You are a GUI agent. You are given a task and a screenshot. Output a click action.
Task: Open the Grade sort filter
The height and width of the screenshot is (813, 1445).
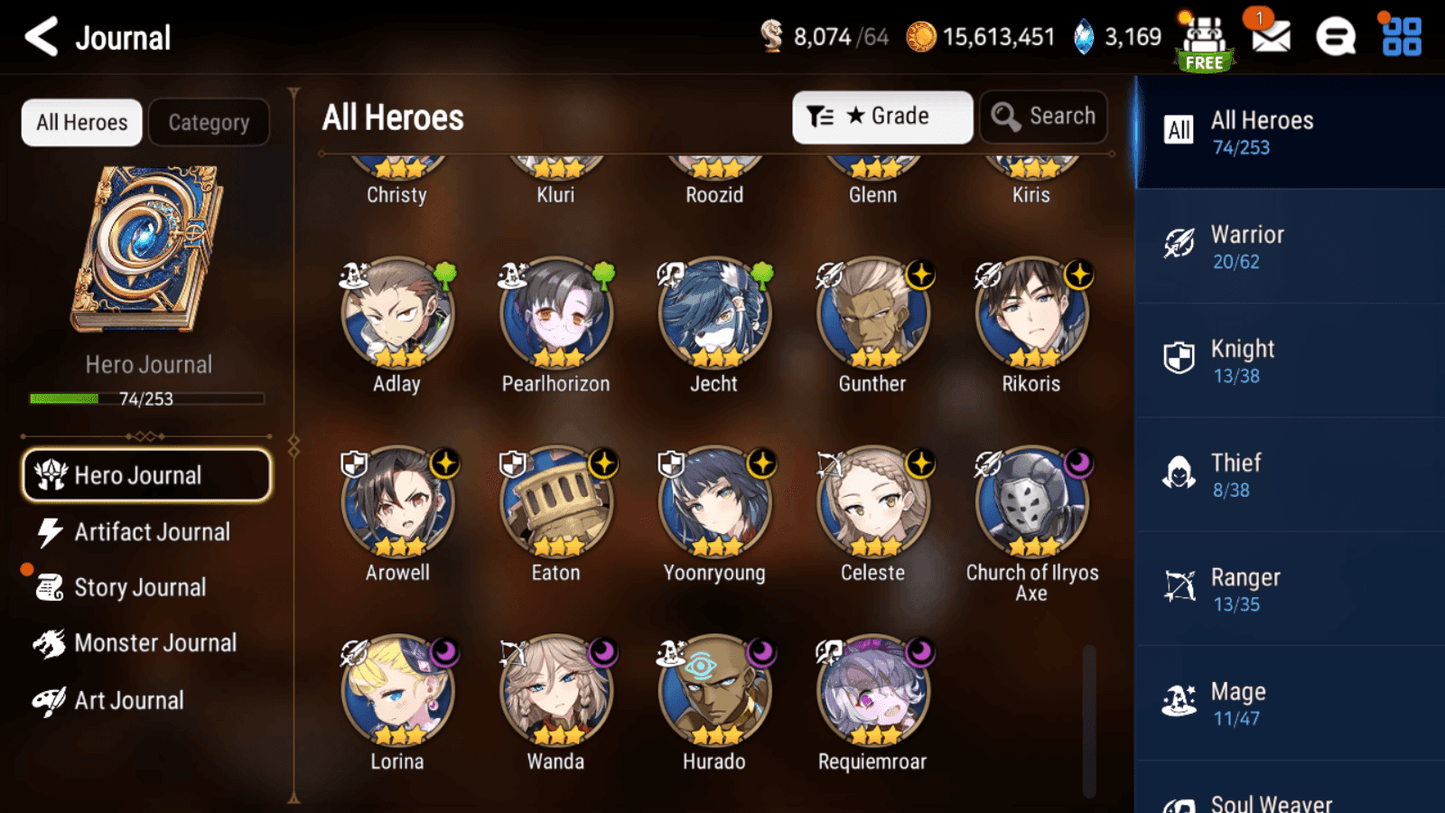point(882,117)
